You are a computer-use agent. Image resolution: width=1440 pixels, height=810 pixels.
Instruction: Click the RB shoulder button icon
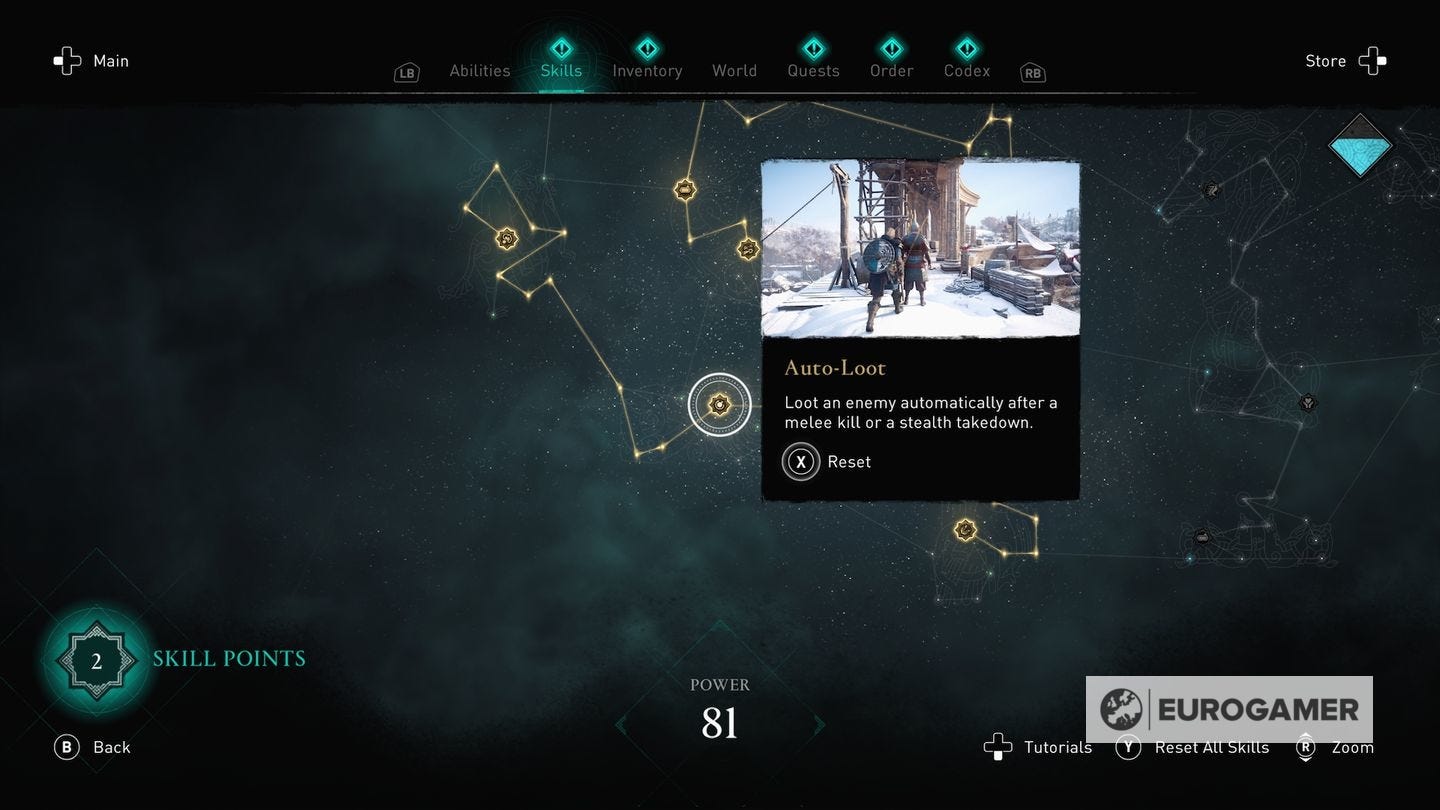click(1032, 72)
